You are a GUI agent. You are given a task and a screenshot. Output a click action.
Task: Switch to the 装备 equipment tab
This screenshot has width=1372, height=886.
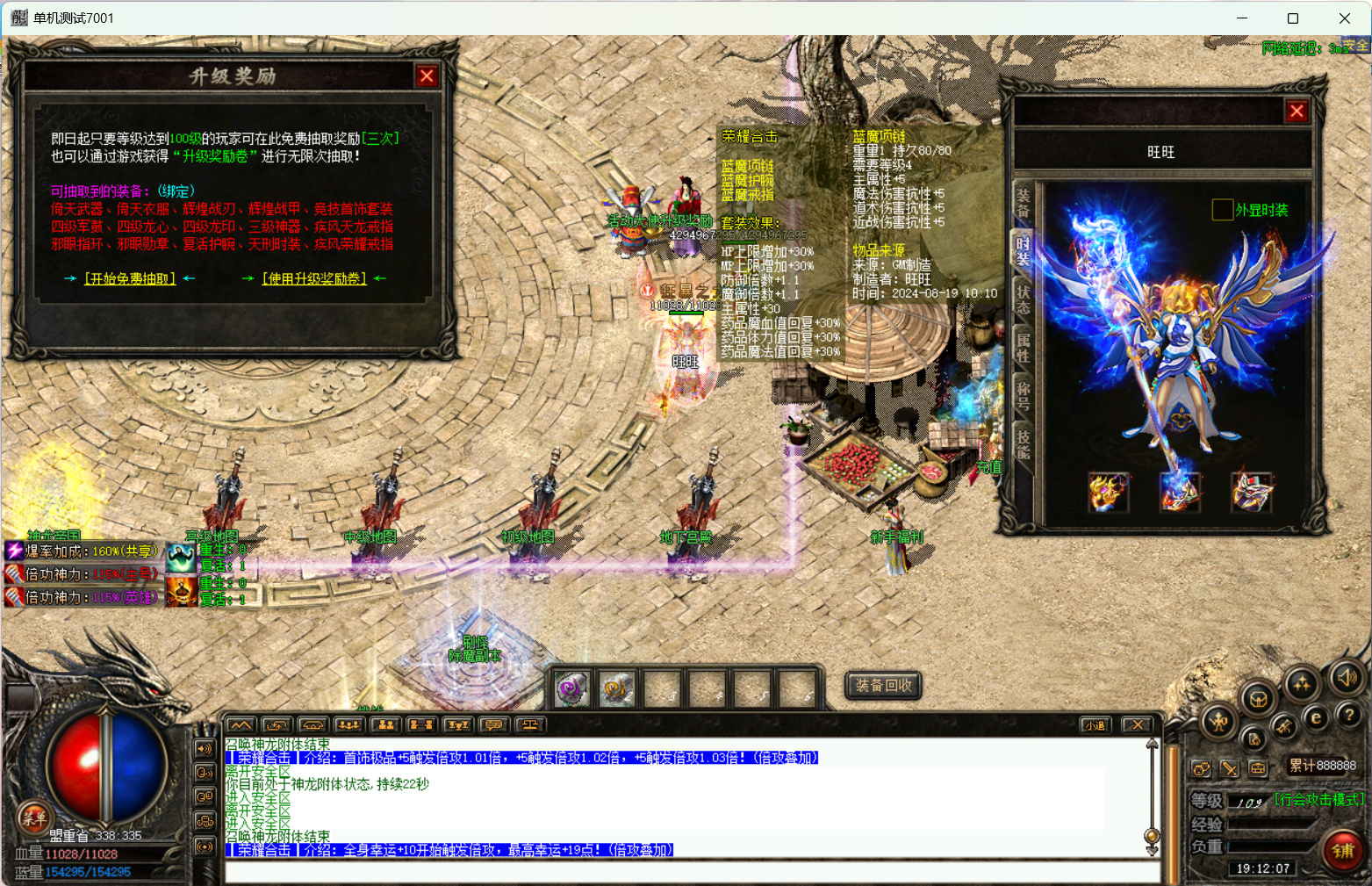[x=1023, y=203]
